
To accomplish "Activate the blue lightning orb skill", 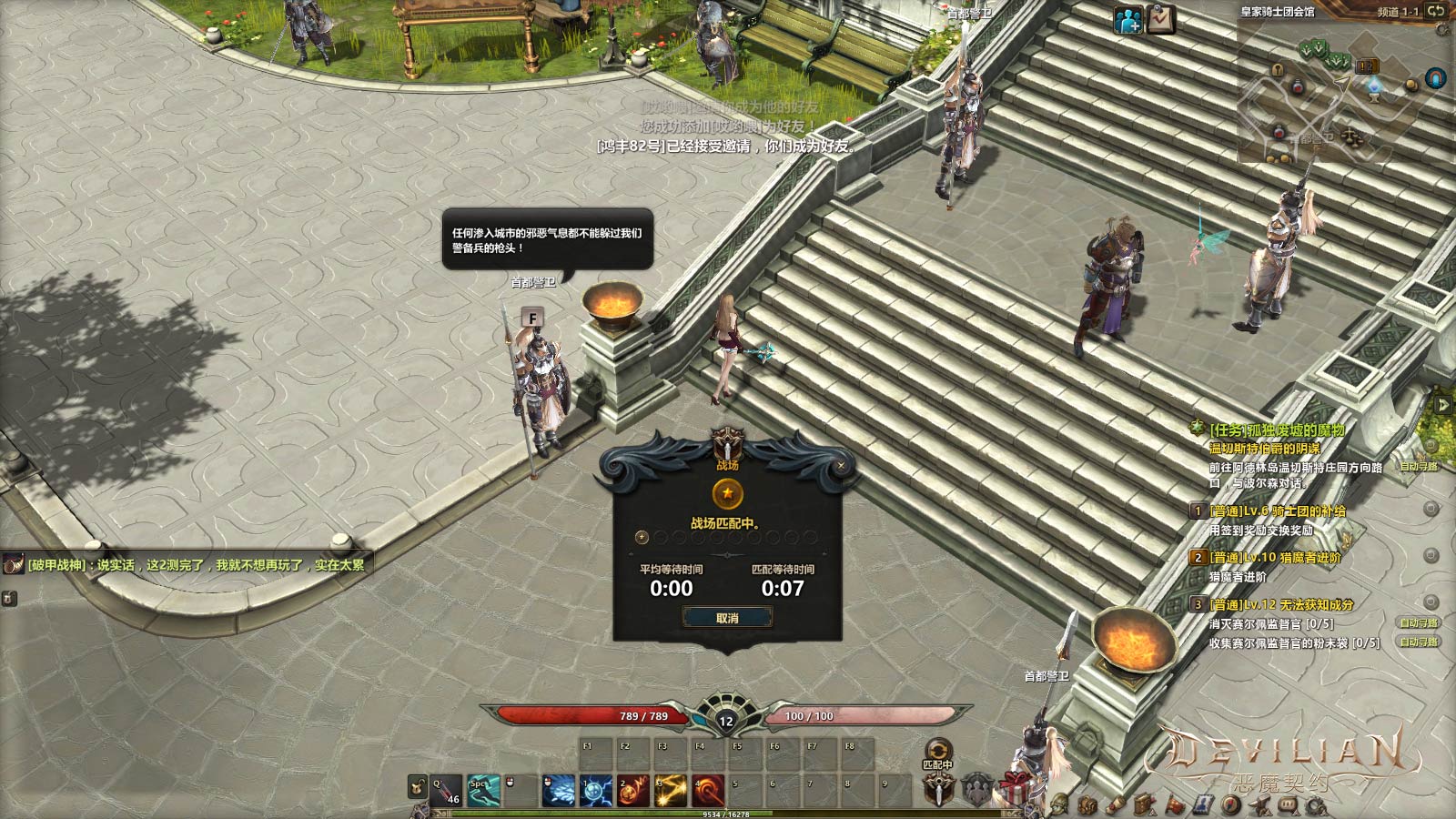I will (x=596, y=790).
